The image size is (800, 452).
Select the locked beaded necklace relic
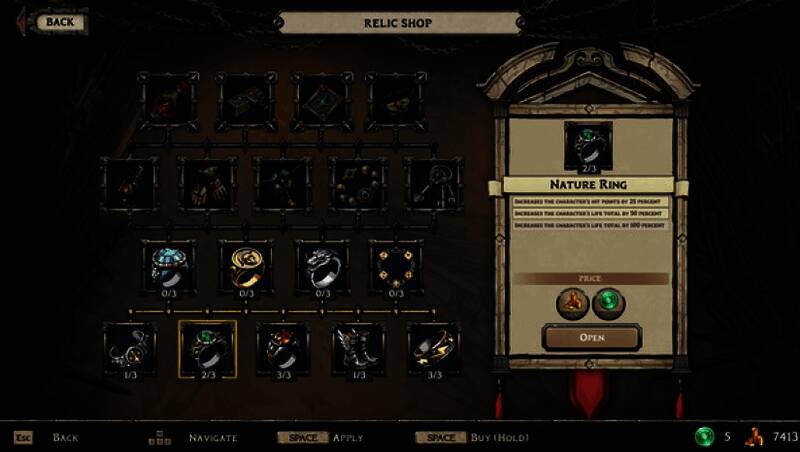point(359,184)
